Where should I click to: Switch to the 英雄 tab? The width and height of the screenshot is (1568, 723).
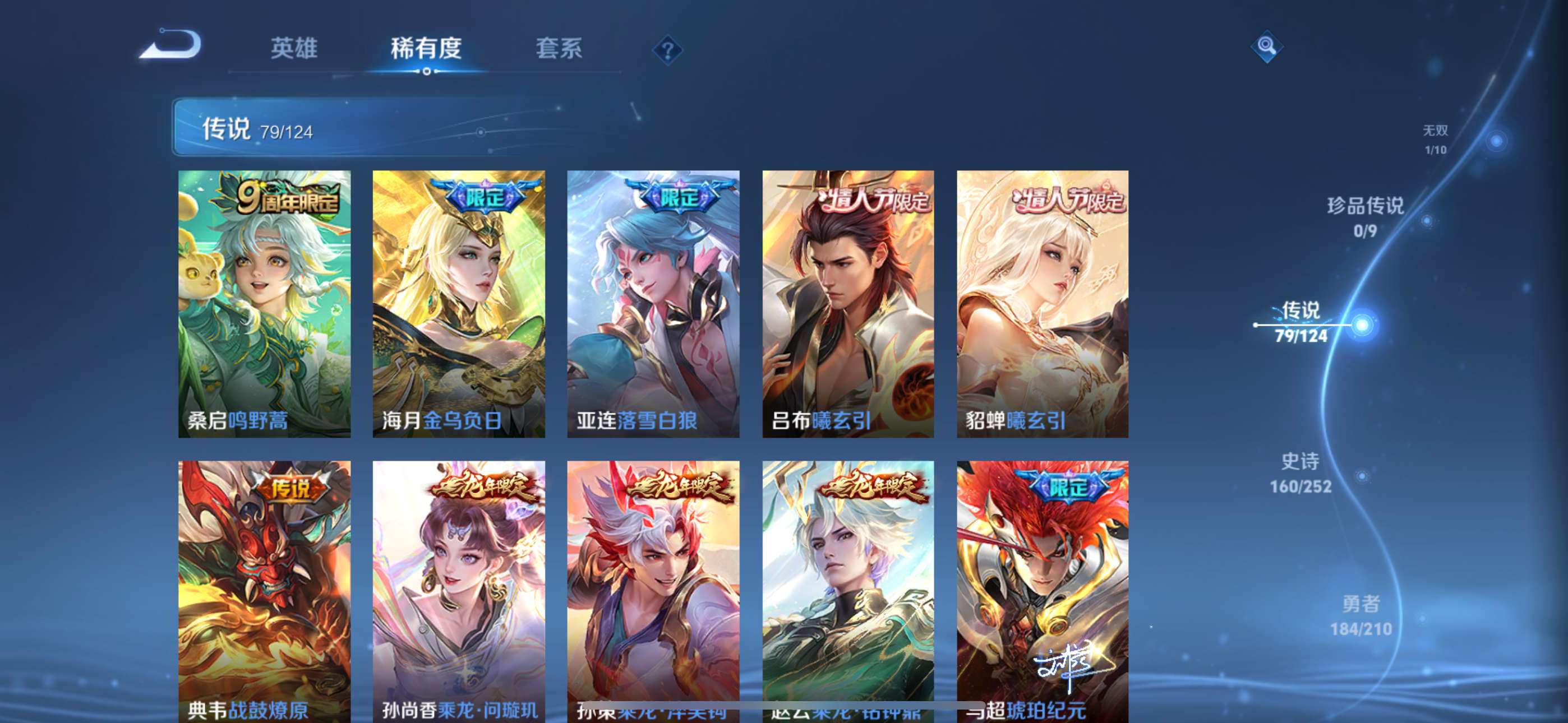[x=294, y=48]
